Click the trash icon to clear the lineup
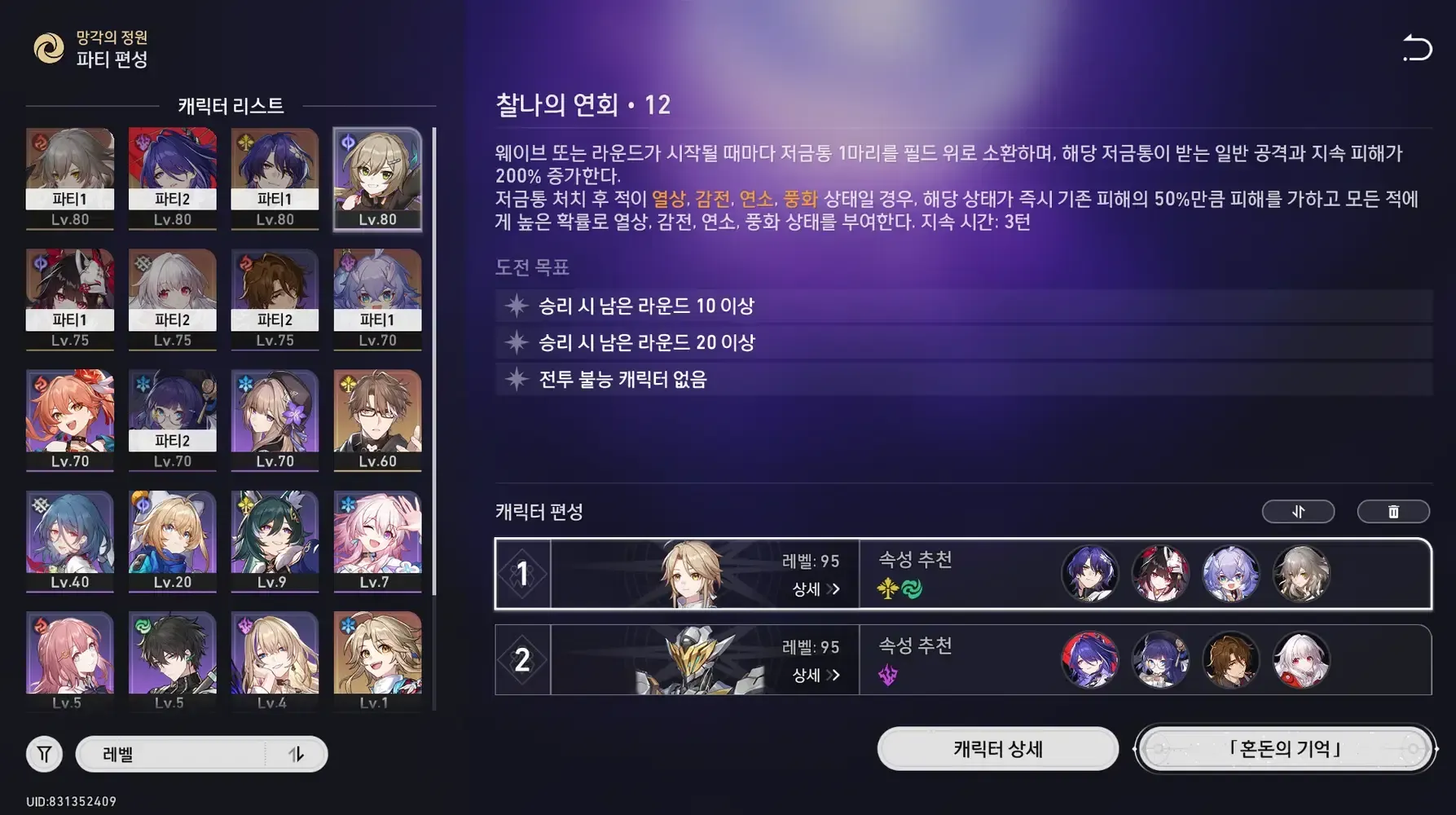The width and height of the screenshot is (1456, 815). [1393, 511]
